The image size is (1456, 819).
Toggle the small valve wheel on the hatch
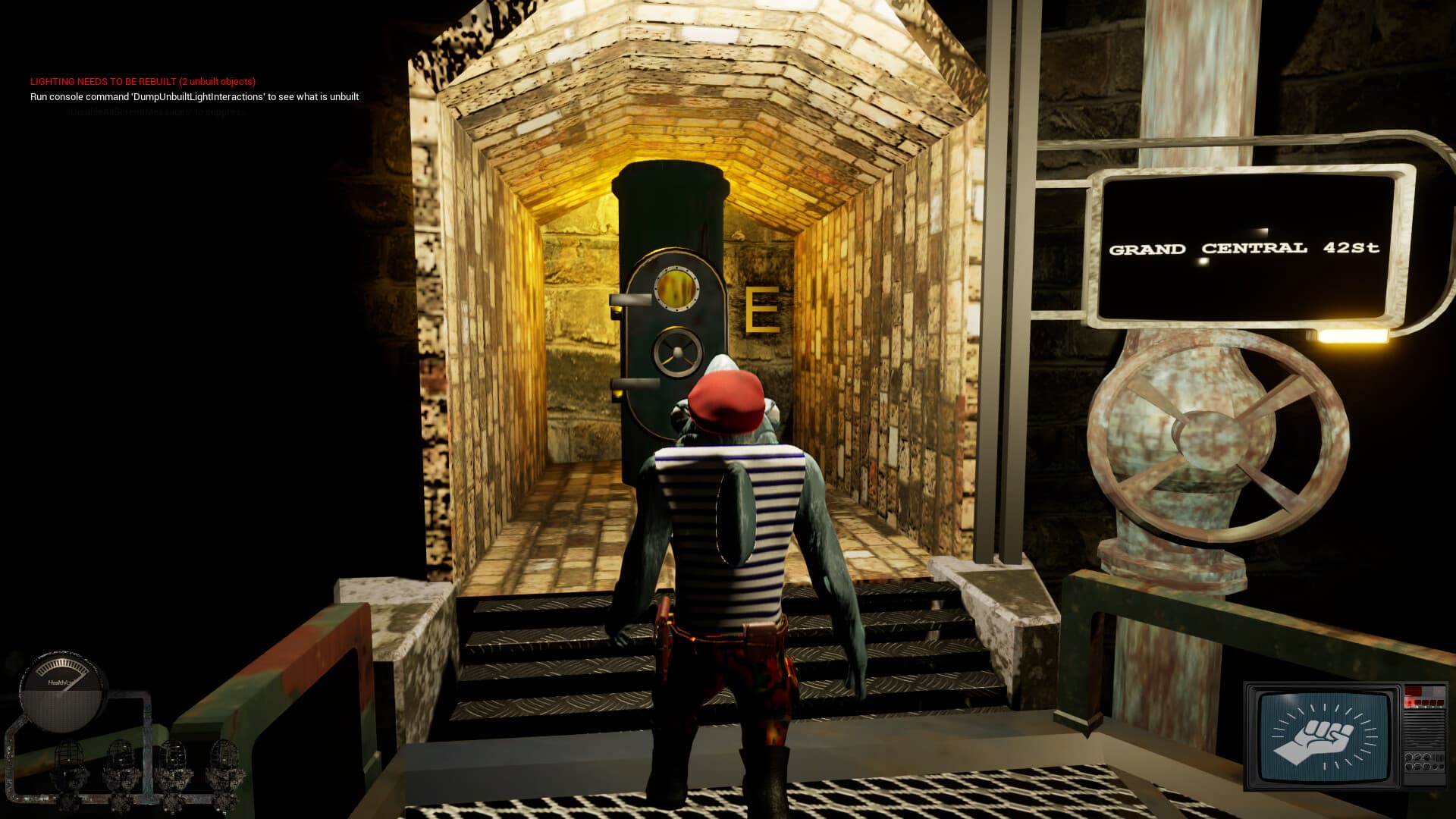point(677,350)
